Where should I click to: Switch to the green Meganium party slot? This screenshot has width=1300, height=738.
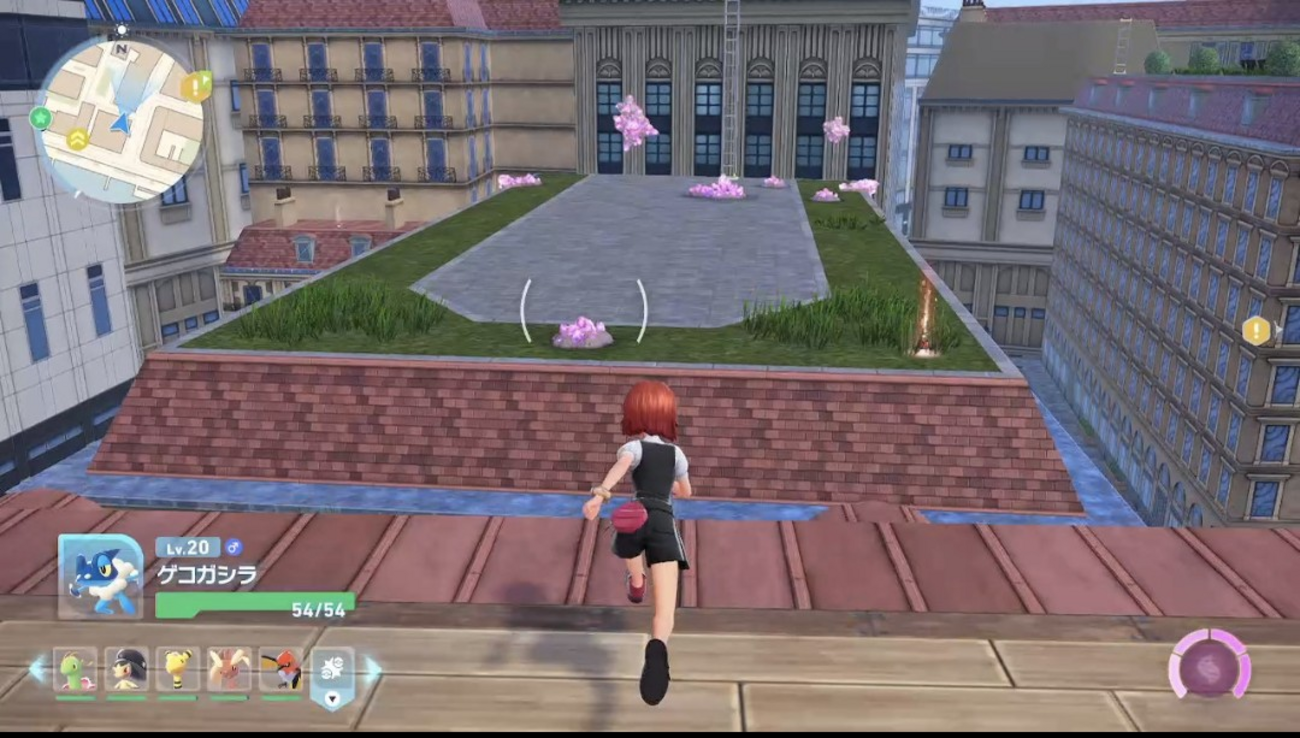(x=75, y=669)
